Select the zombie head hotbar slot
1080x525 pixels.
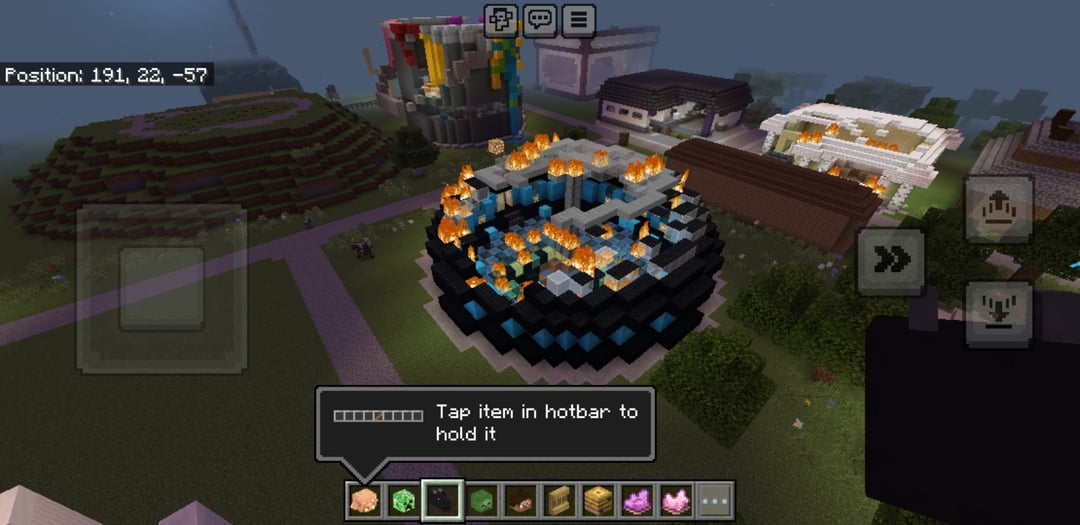[x=480, y=499]
